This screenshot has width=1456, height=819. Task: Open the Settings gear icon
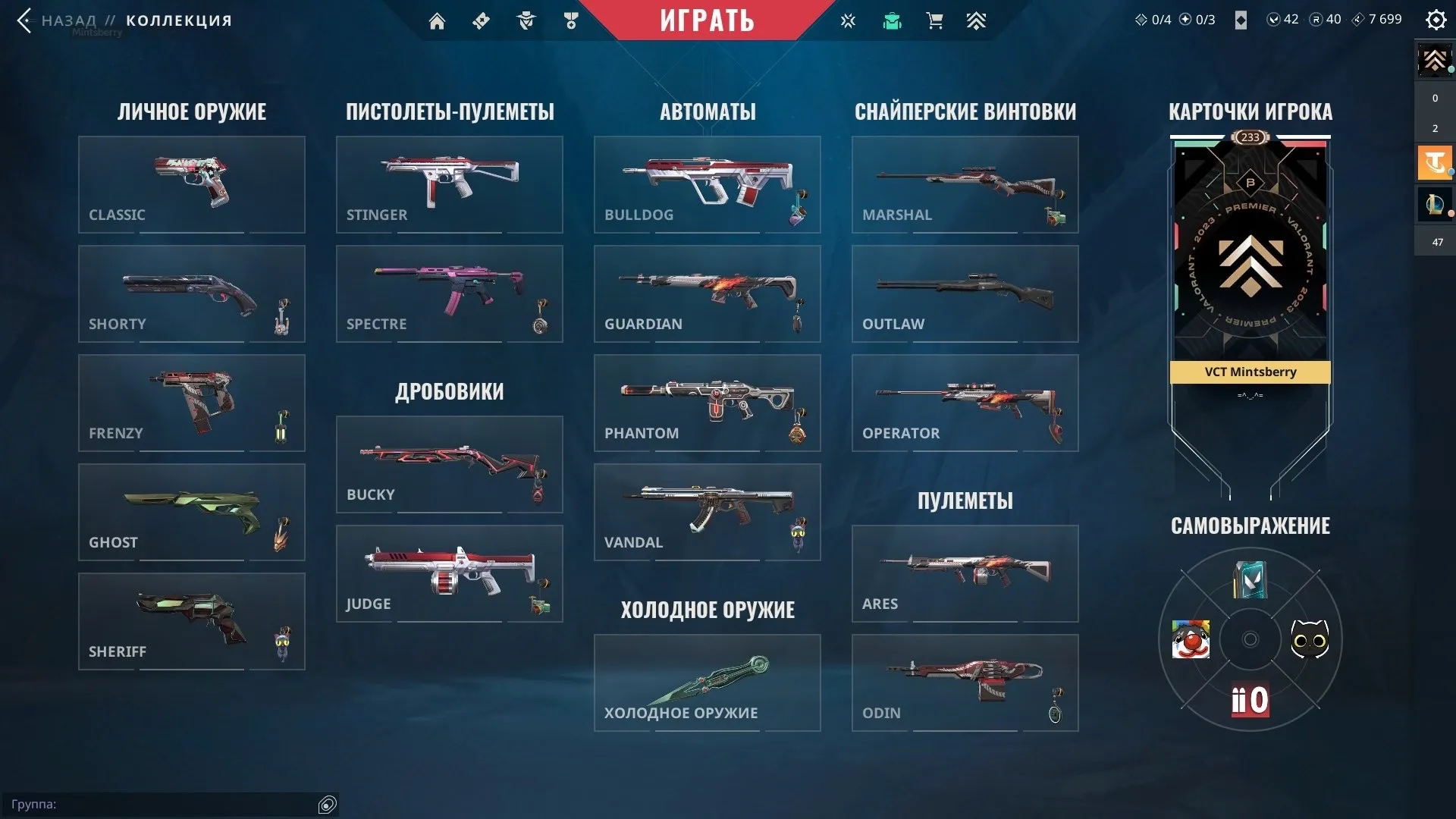click(1436, 20)
